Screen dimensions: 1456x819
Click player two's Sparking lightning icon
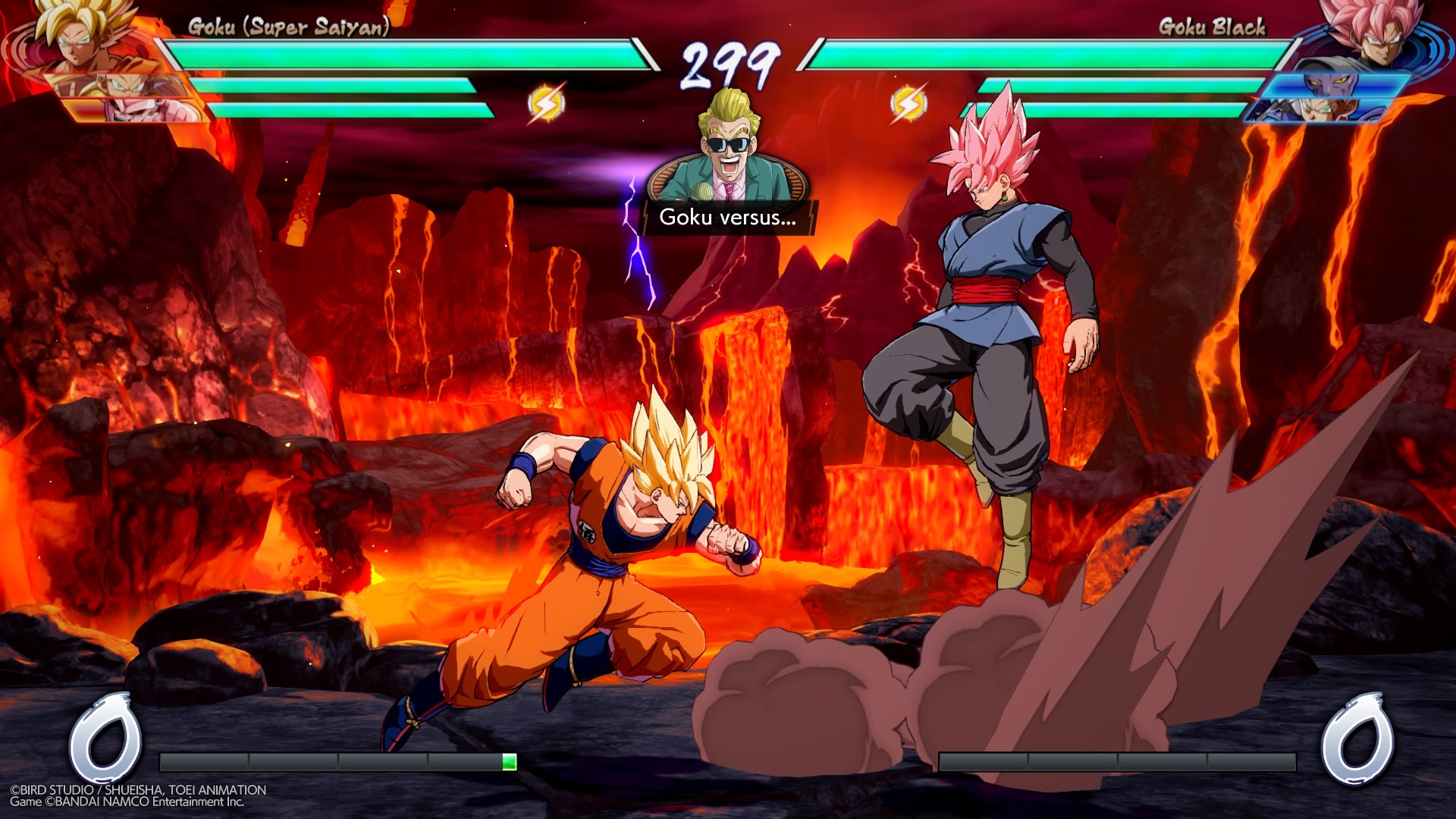point(908,103)
